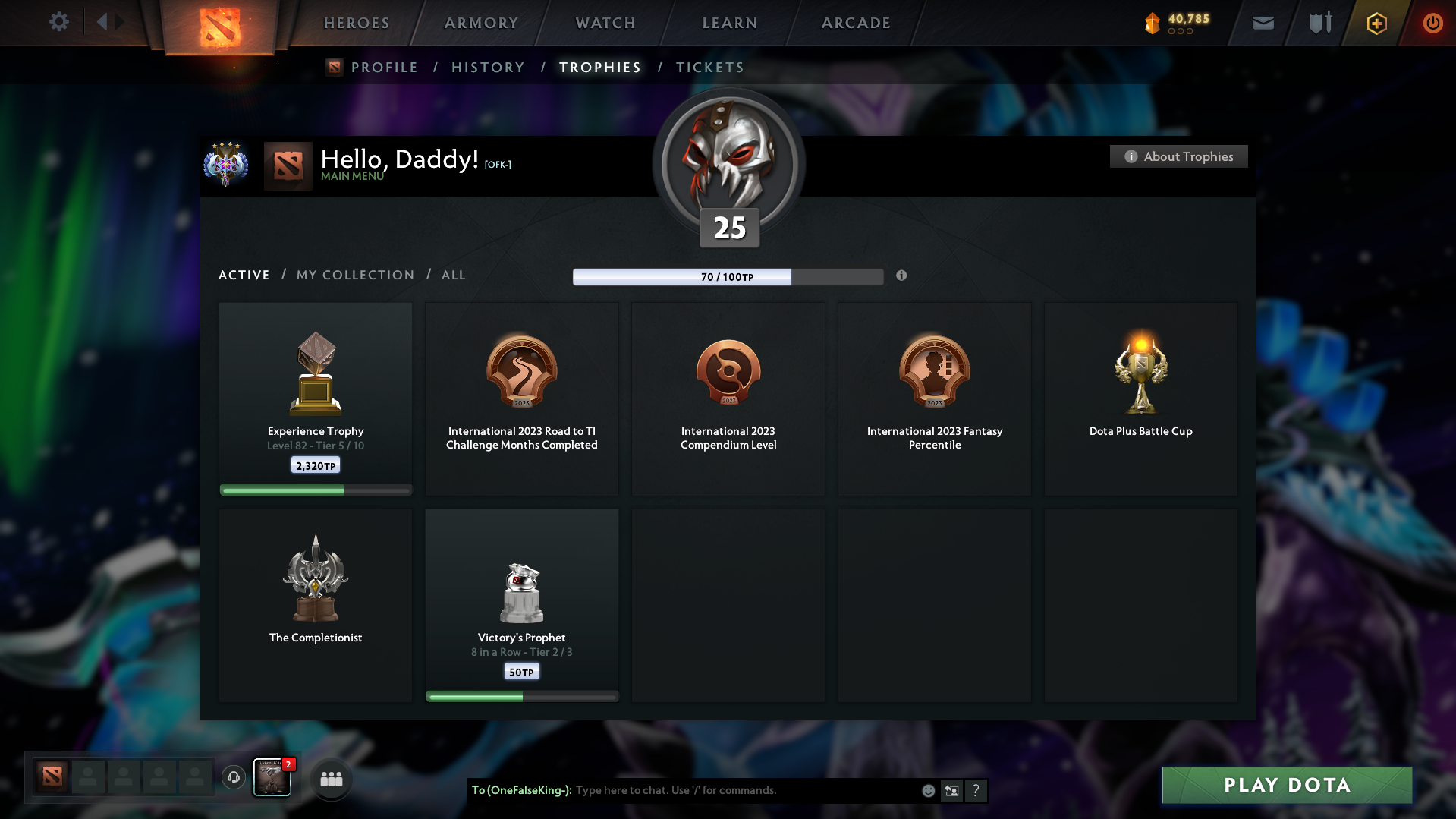The width and height of the screenshot is (1456, 819).
Task: Switch to the HISTORY tab
Action: coord(488,67)
